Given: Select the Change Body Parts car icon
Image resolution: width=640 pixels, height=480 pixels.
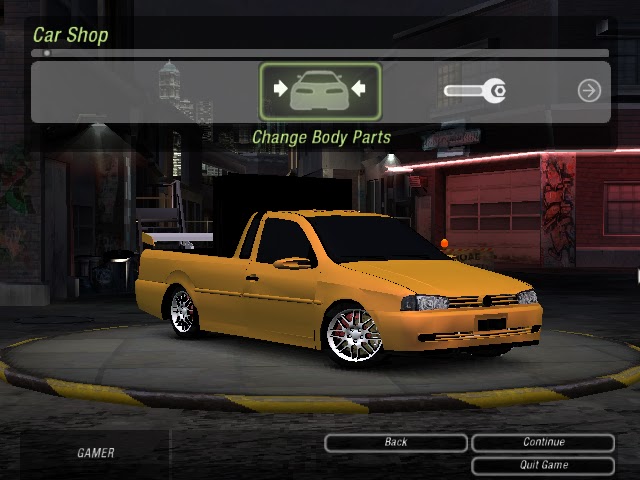Looking at the screenshot, I should point(320,92).
